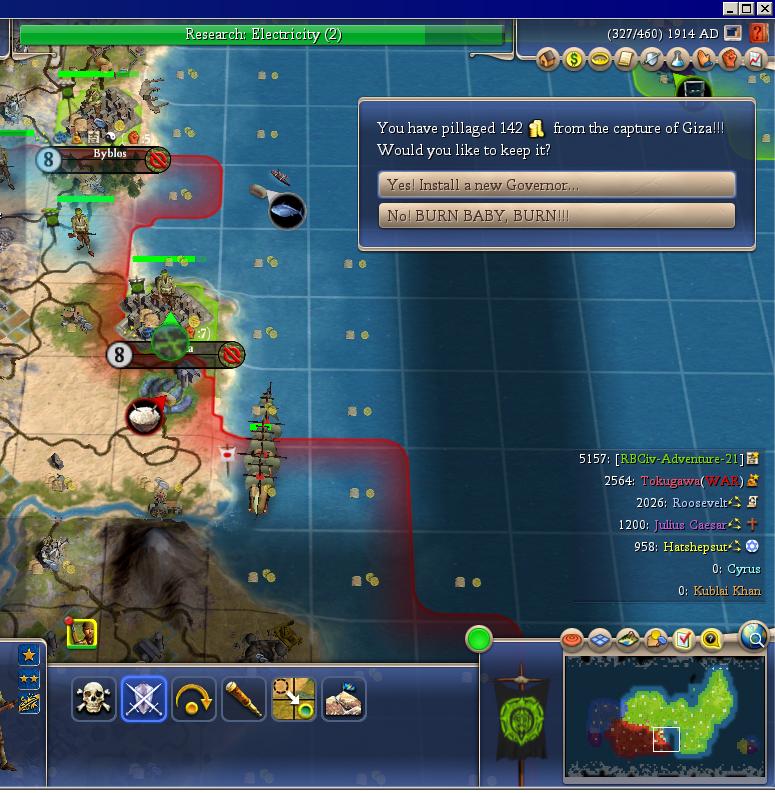
Task: Open the globe view magnifier button
Action: 755,635
